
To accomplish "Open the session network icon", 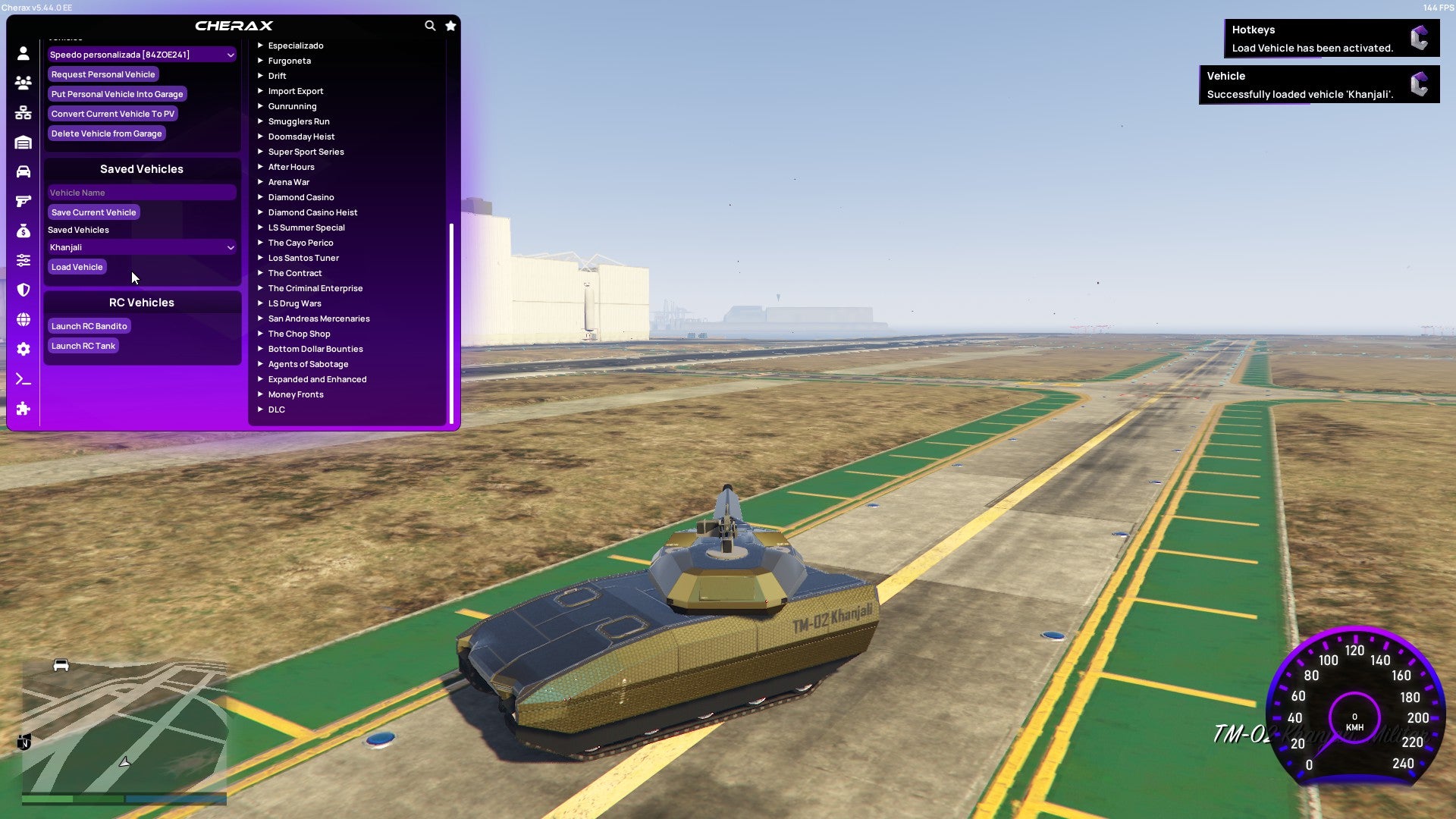I will (x=23, y=112).
